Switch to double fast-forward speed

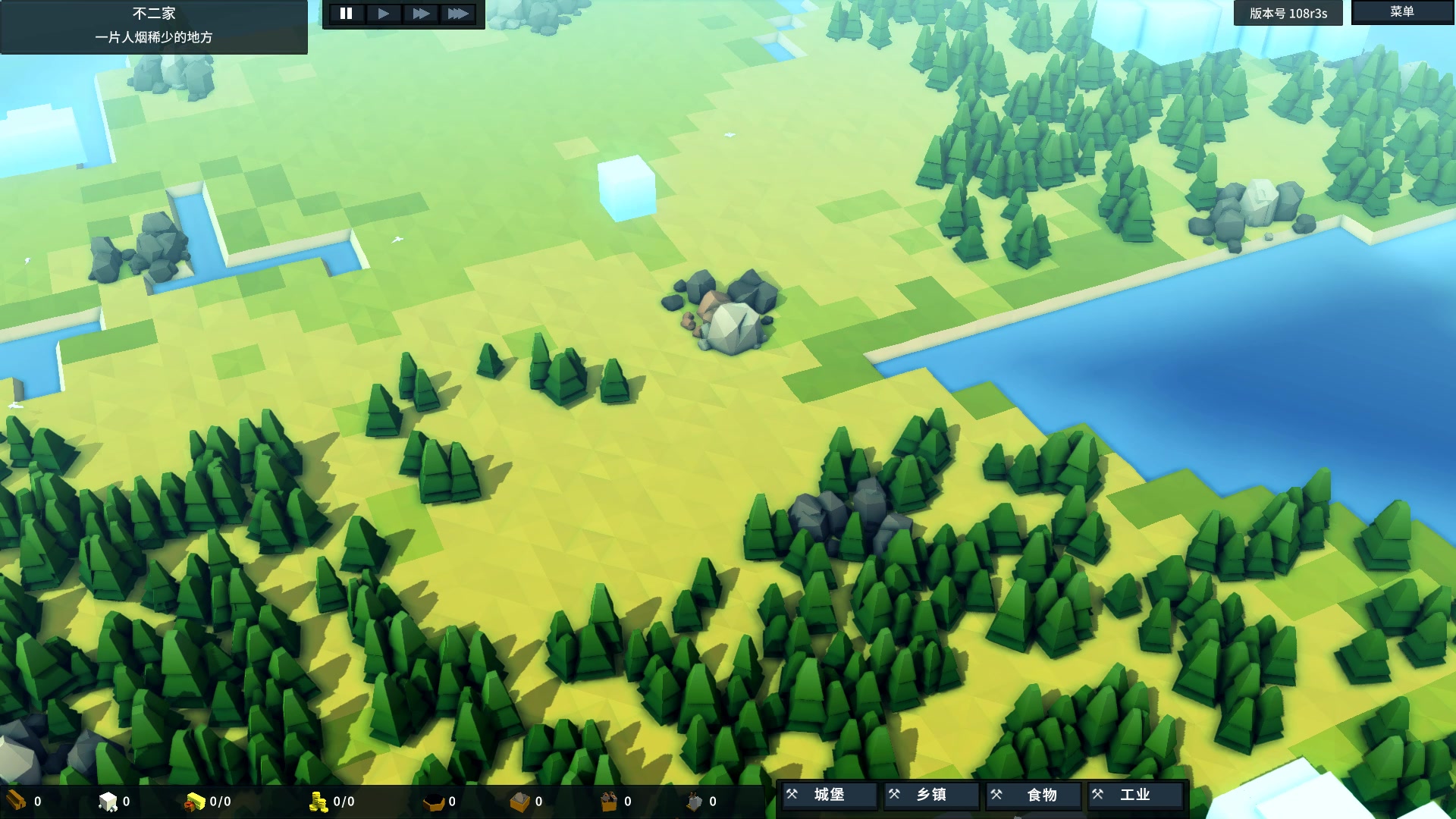[x=421, y=14]
